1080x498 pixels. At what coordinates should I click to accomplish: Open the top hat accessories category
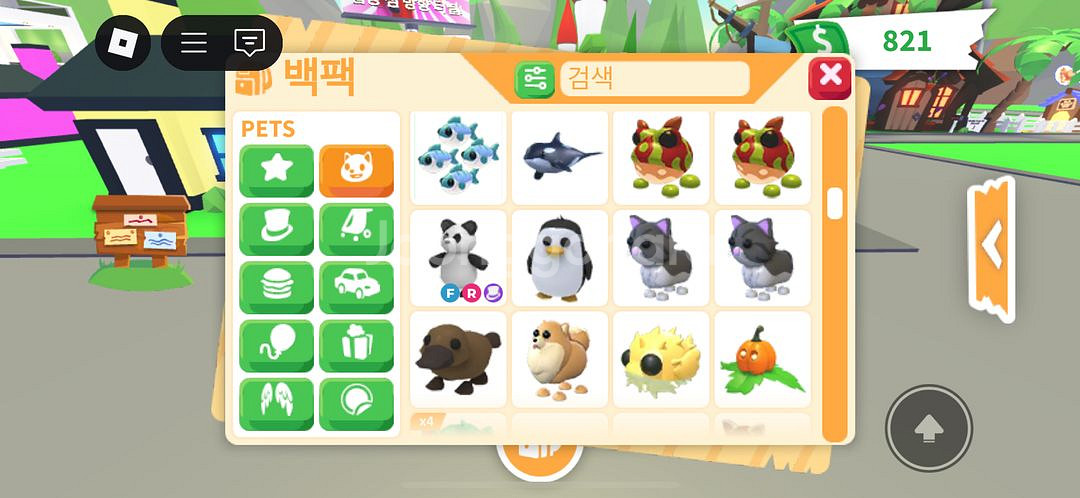coord(276,229)
